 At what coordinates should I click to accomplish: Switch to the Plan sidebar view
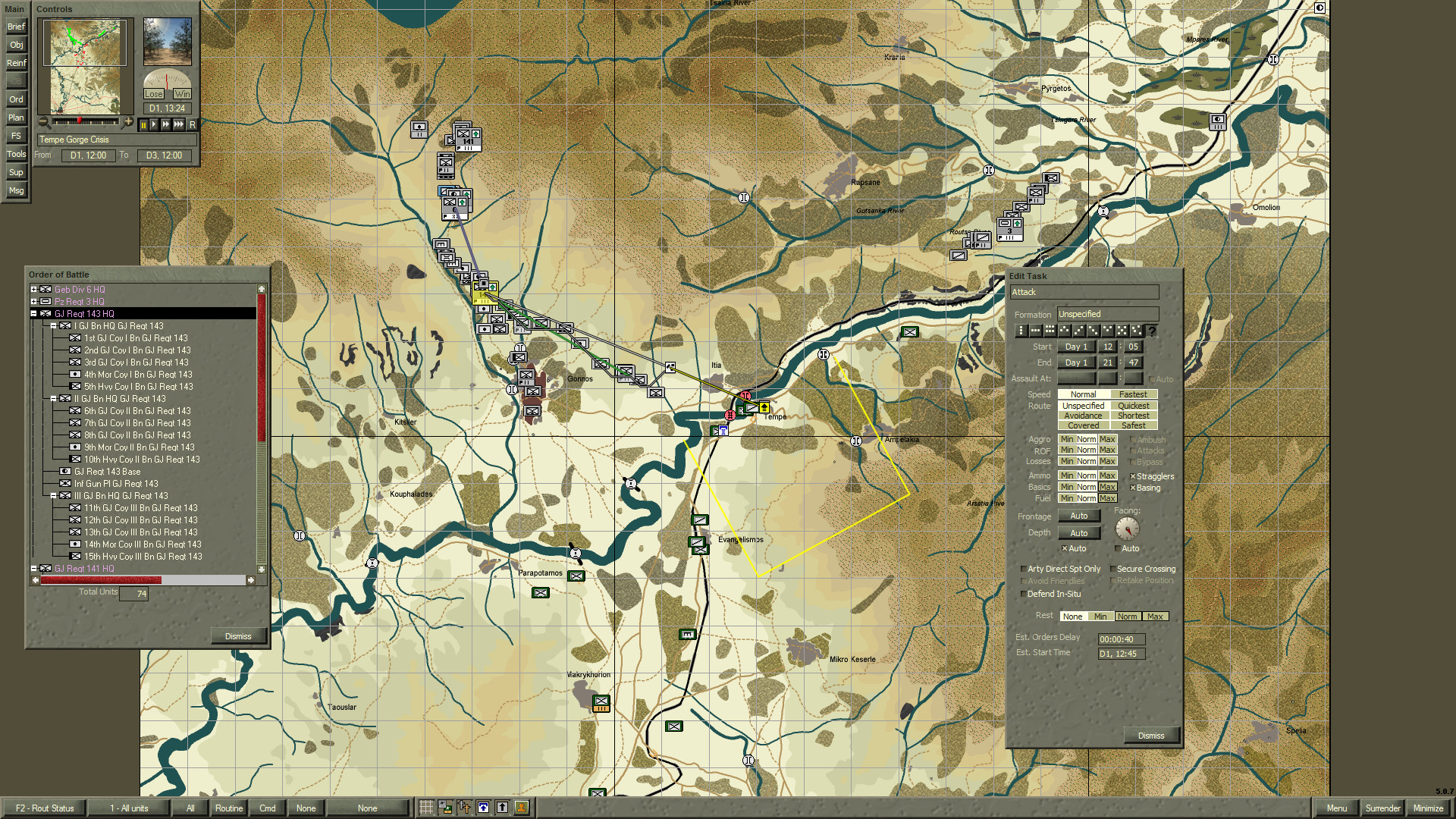(x=15, y=118)
